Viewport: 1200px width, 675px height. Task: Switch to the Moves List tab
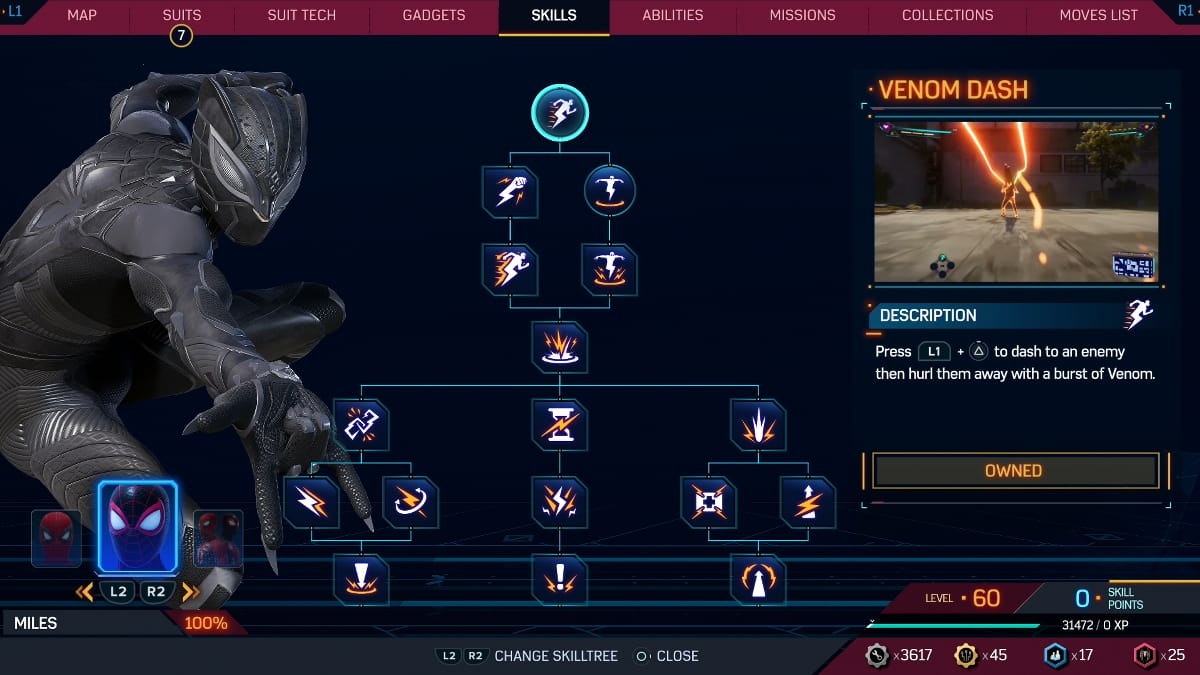[1098, 15]
